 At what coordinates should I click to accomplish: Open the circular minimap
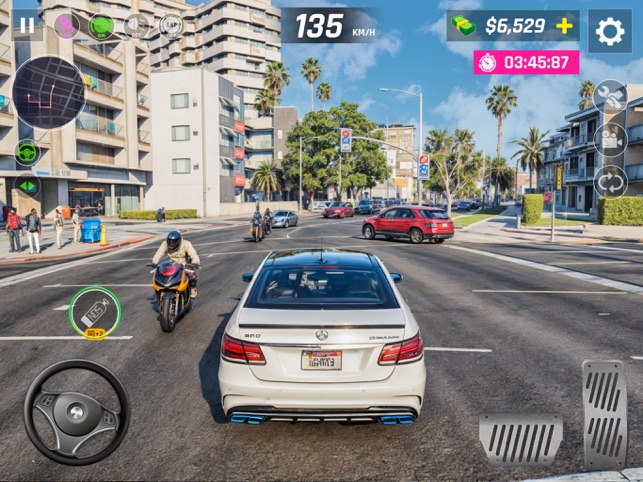[49, 93]
